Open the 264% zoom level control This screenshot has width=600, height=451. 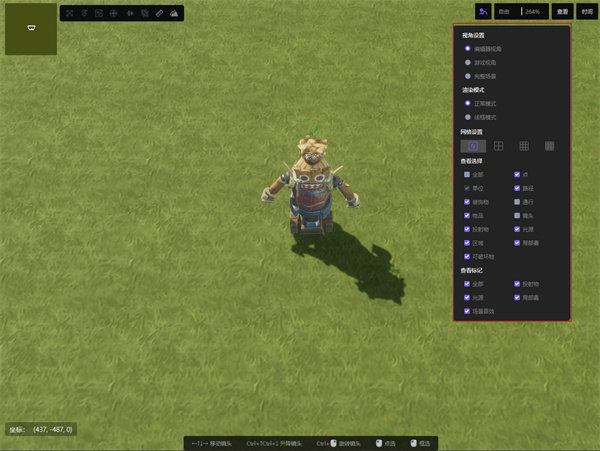[x=532, y=12]
